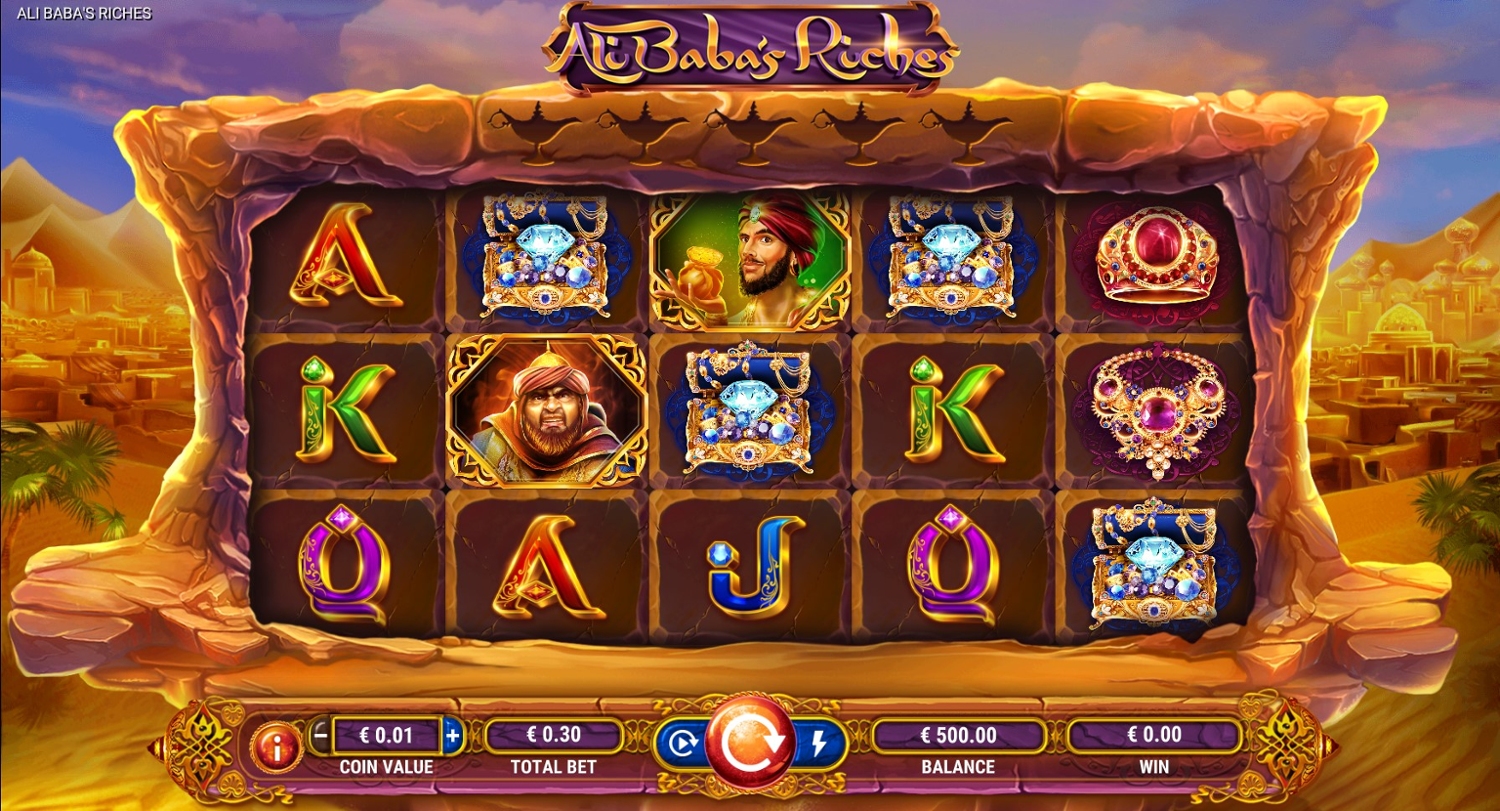Toggle the lightning bolt turbo mode
The image size is (1500, 811).
pos(820,743)
